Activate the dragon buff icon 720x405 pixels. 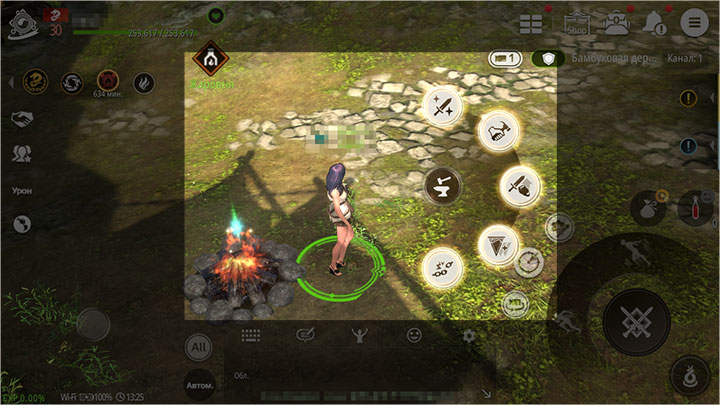click(38, 81)
